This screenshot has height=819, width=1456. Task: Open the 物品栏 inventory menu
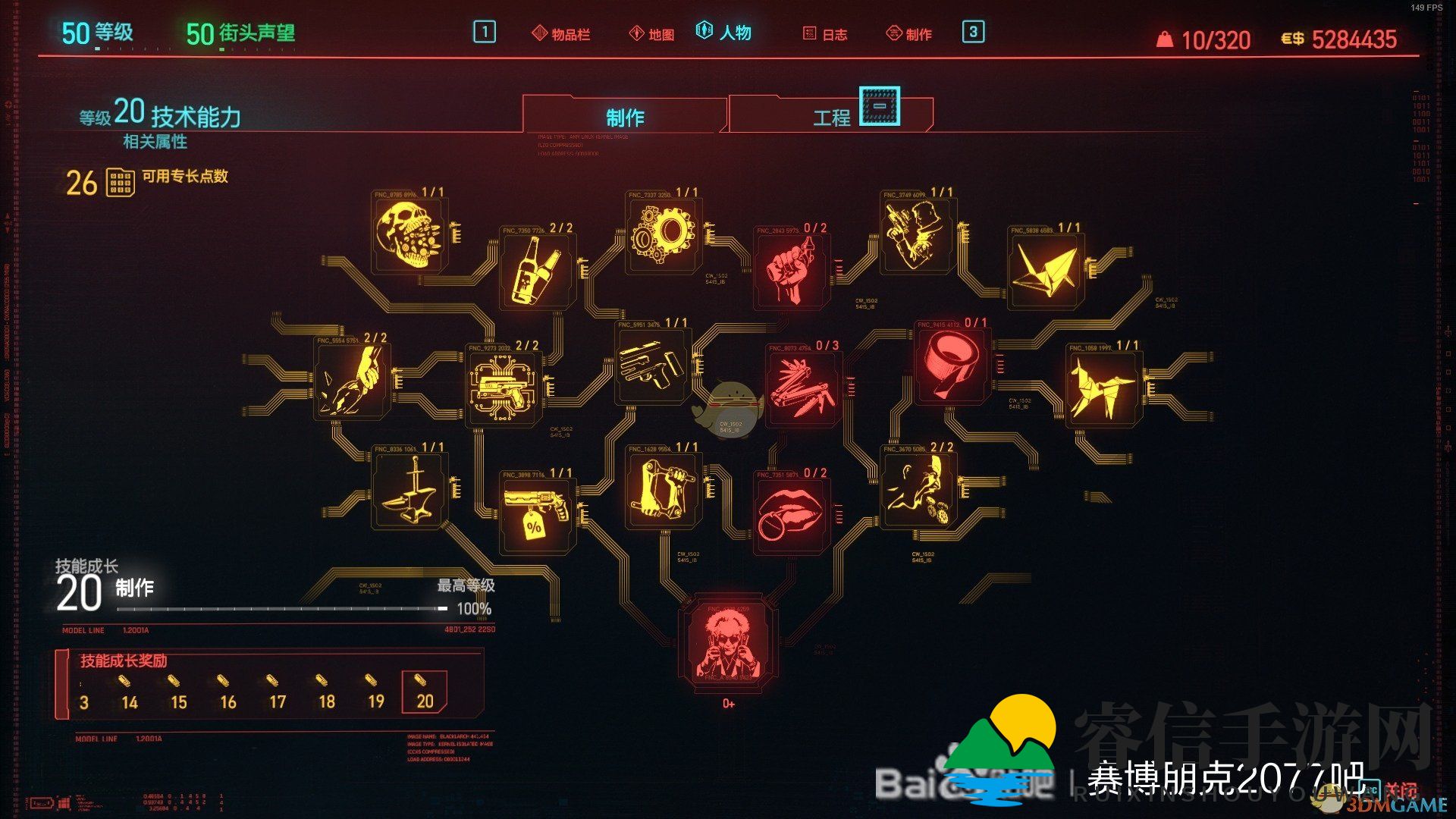point(562,34)
